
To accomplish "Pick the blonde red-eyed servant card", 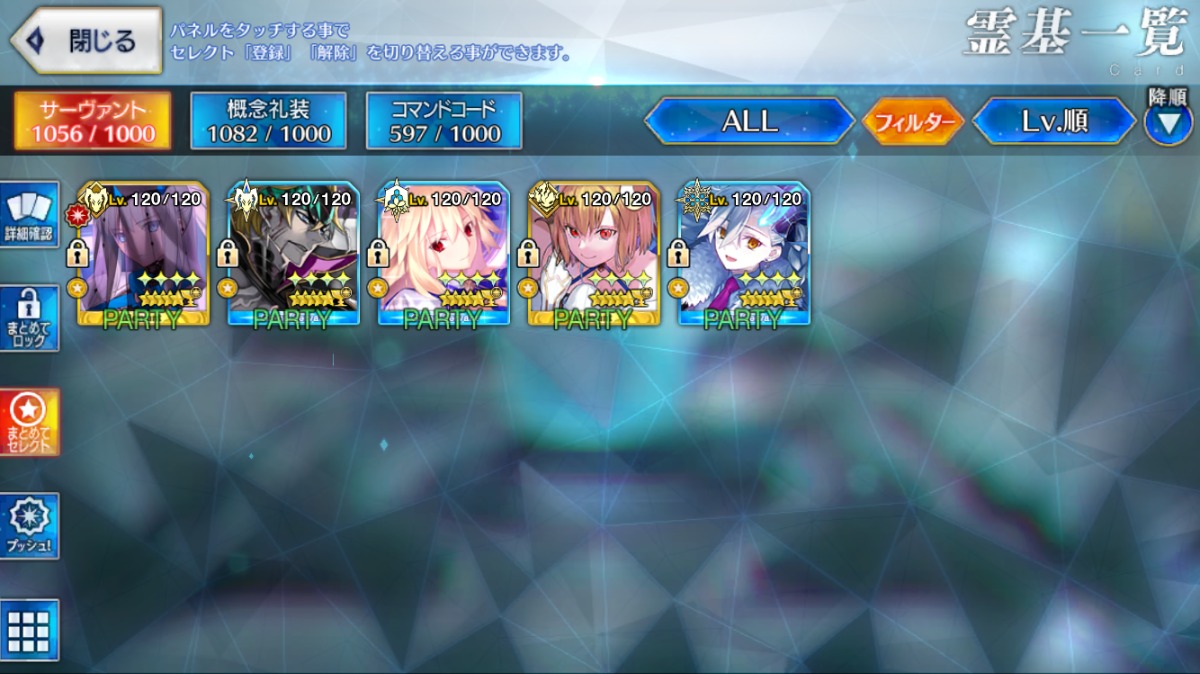I will 444,255.
